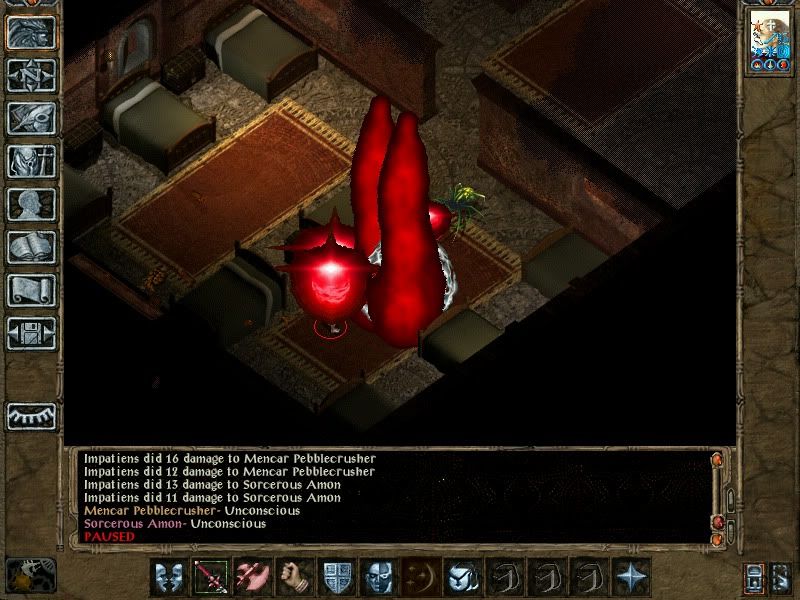Open the special abilities star button
Viewport: 800px width, 600px height.
tap(631, 577)
